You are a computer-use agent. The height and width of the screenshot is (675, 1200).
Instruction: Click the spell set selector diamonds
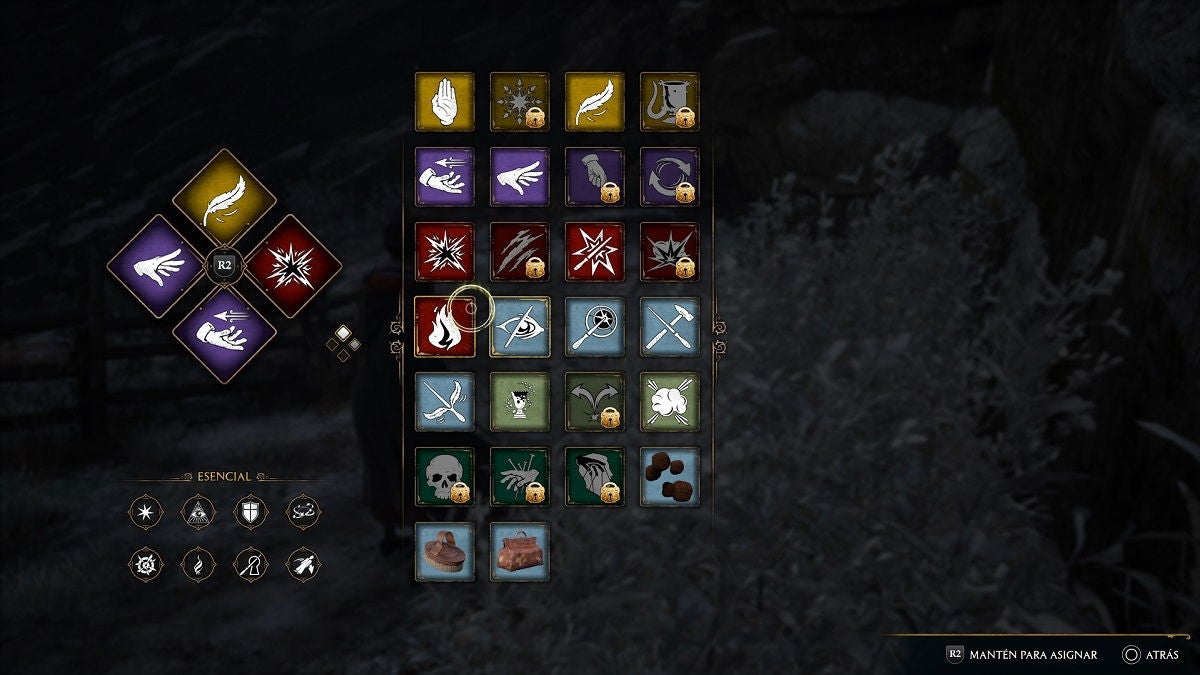pos(343,341)
